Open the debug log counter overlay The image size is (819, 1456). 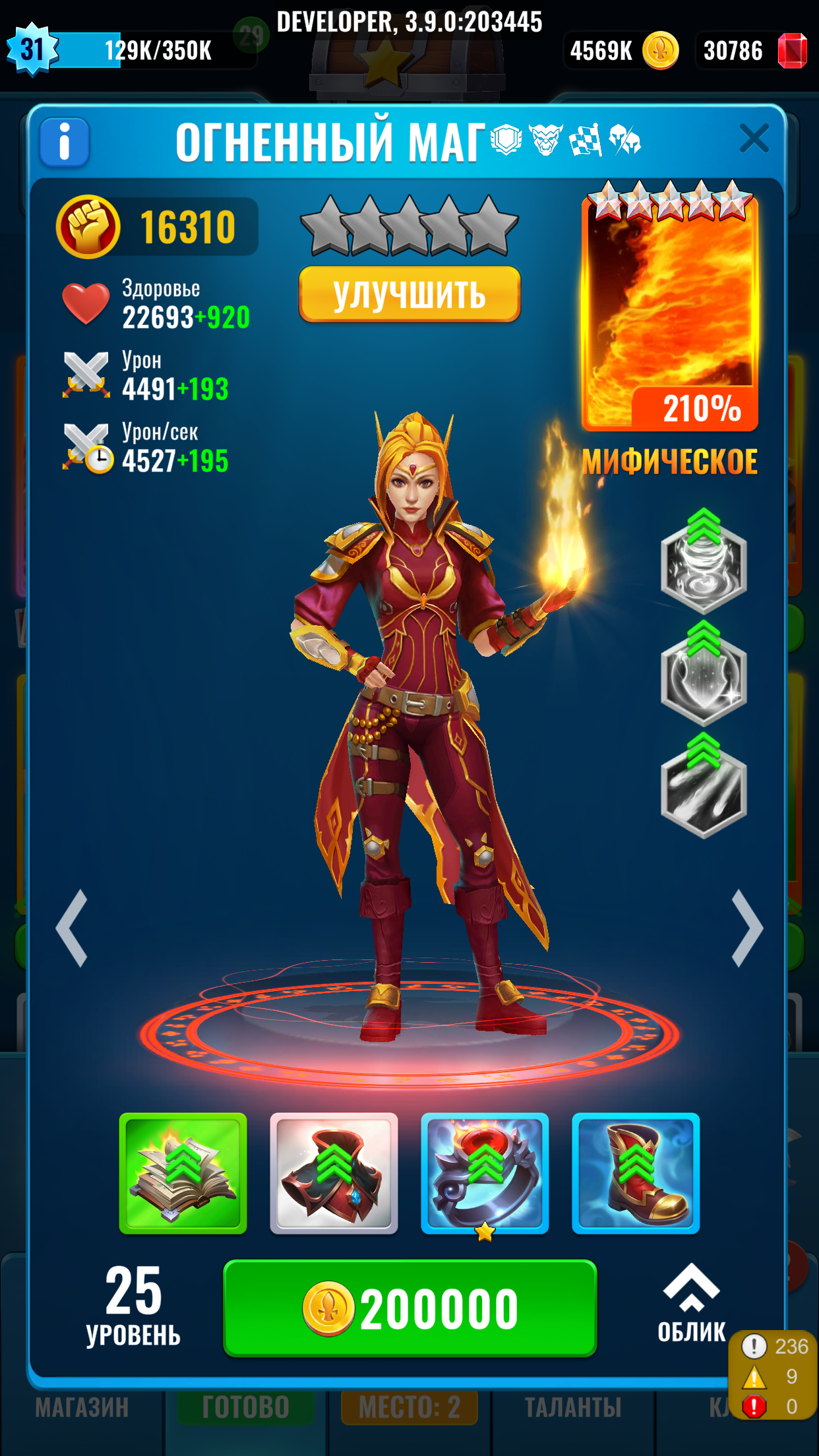773,1376
